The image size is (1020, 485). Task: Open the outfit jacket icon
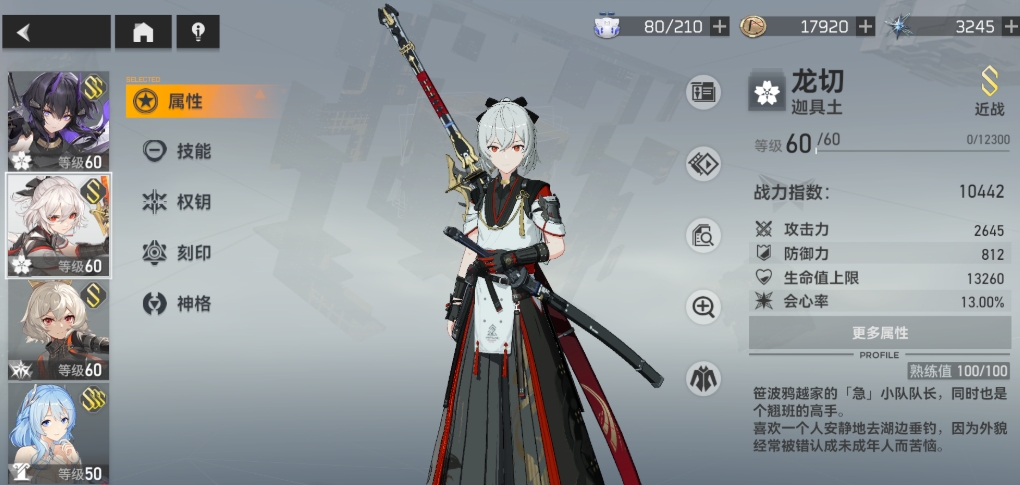point(703,378)
